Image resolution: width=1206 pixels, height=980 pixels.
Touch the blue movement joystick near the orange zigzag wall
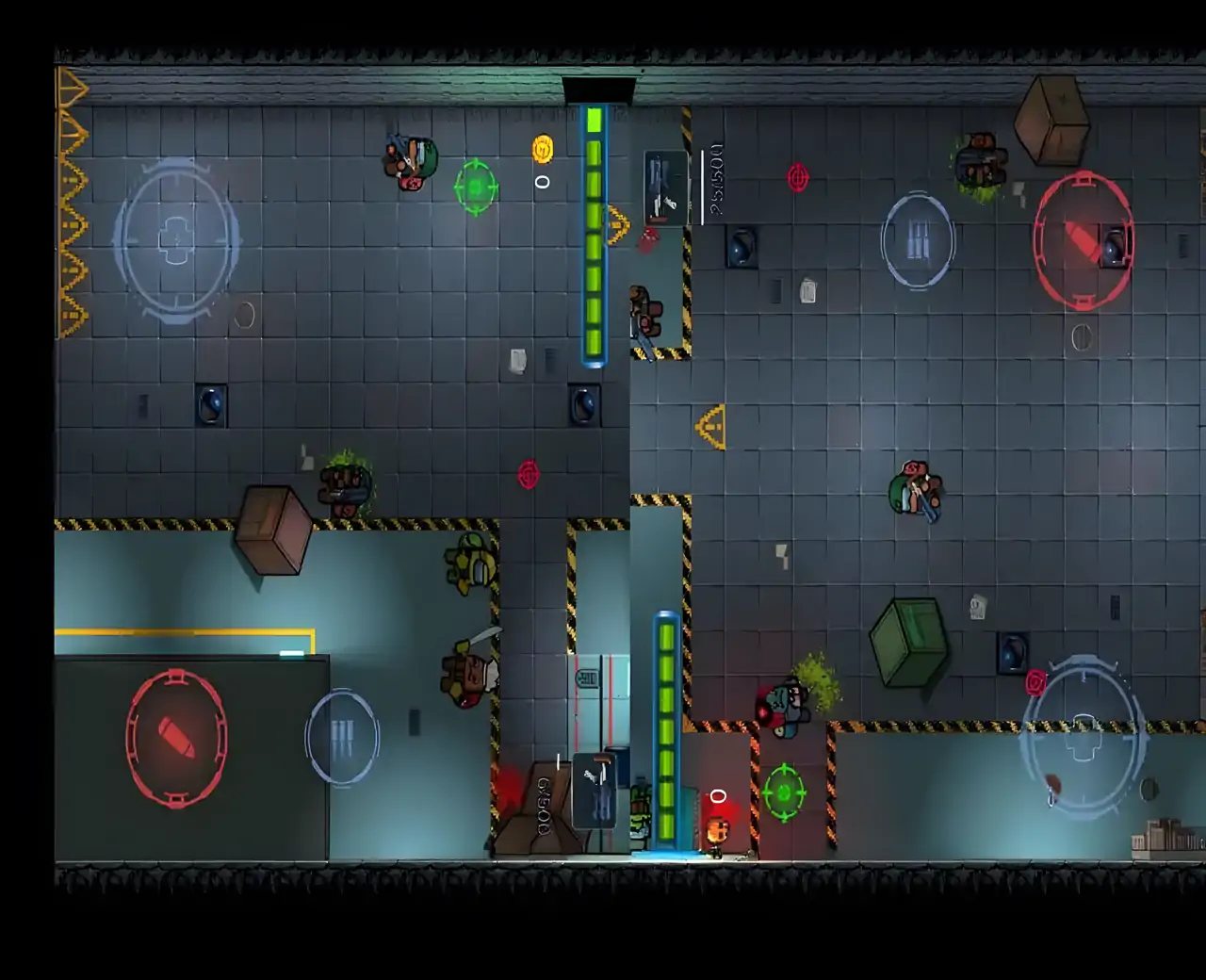pos(176,241)
